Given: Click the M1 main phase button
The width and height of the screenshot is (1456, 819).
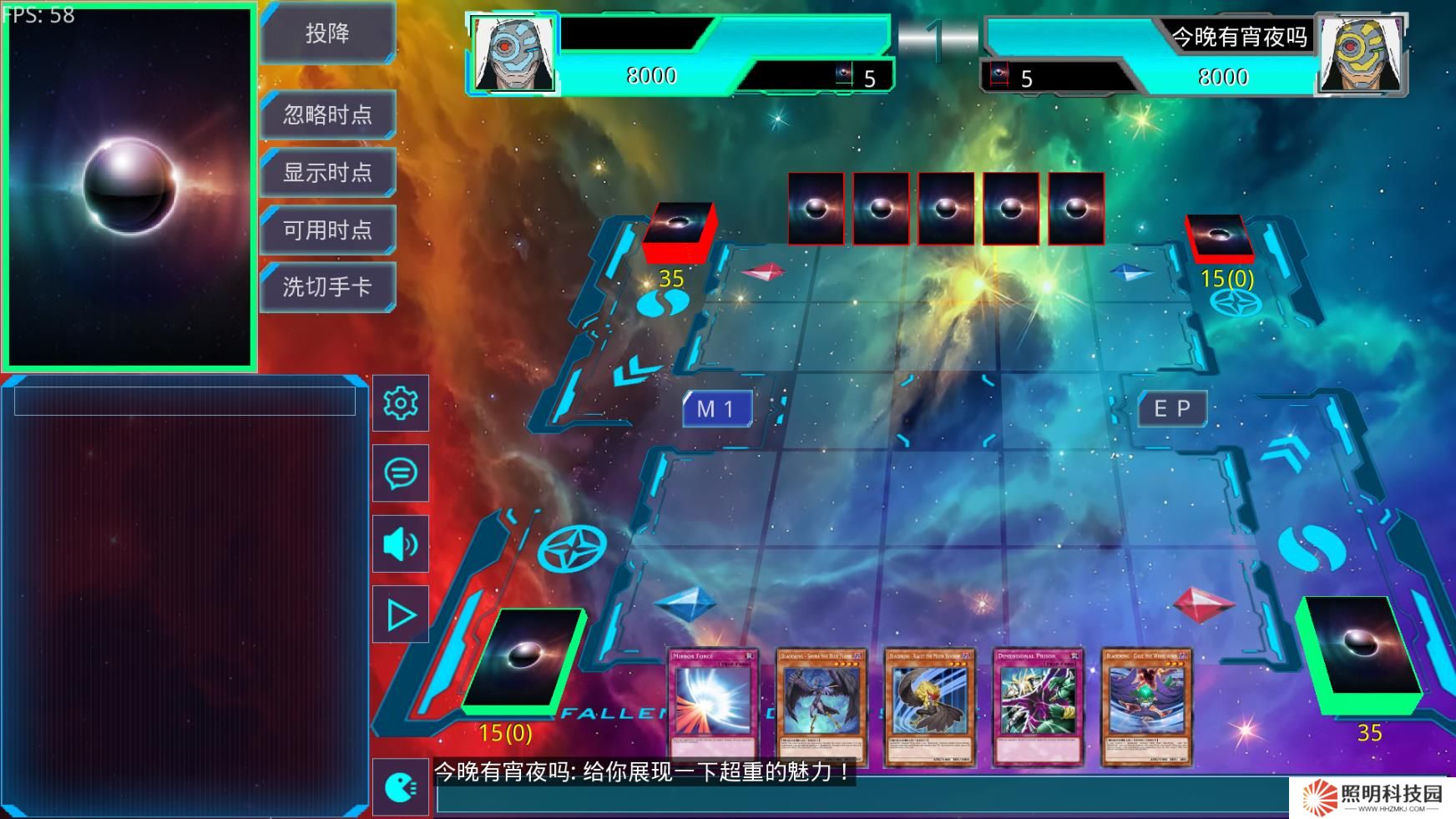Looking at the screenshot, I should 716,409.
